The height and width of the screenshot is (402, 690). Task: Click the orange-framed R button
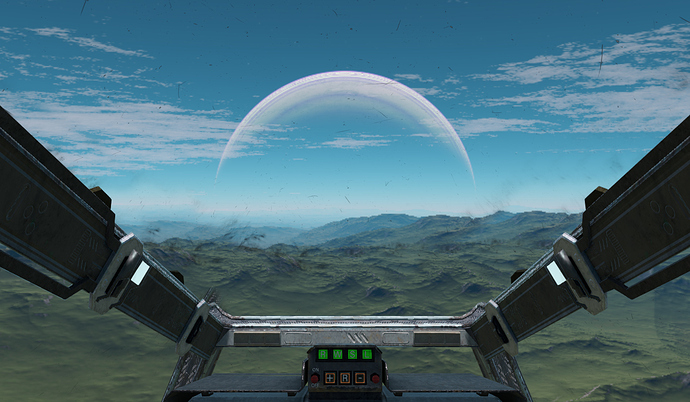coord(345,378)
